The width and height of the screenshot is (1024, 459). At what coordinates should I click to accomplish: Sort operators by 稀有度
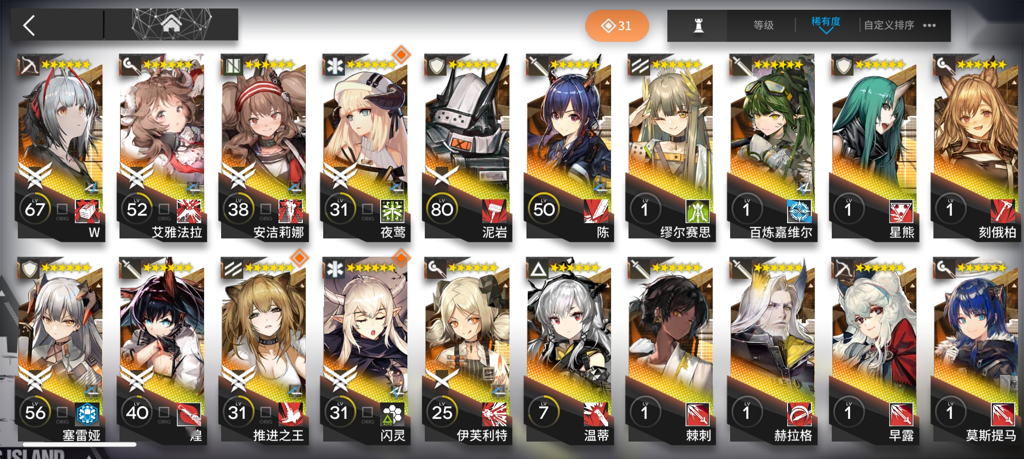(825, 25)
